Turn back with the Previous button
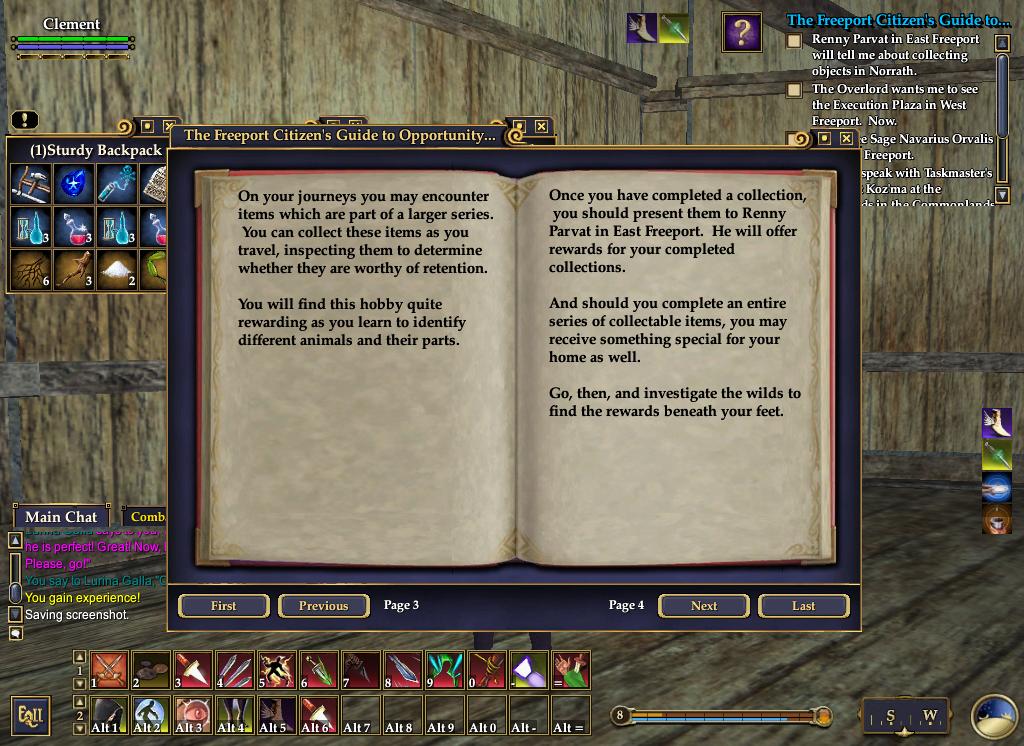The height and width of the screenshot is (746, 1024). click(323, 606)
